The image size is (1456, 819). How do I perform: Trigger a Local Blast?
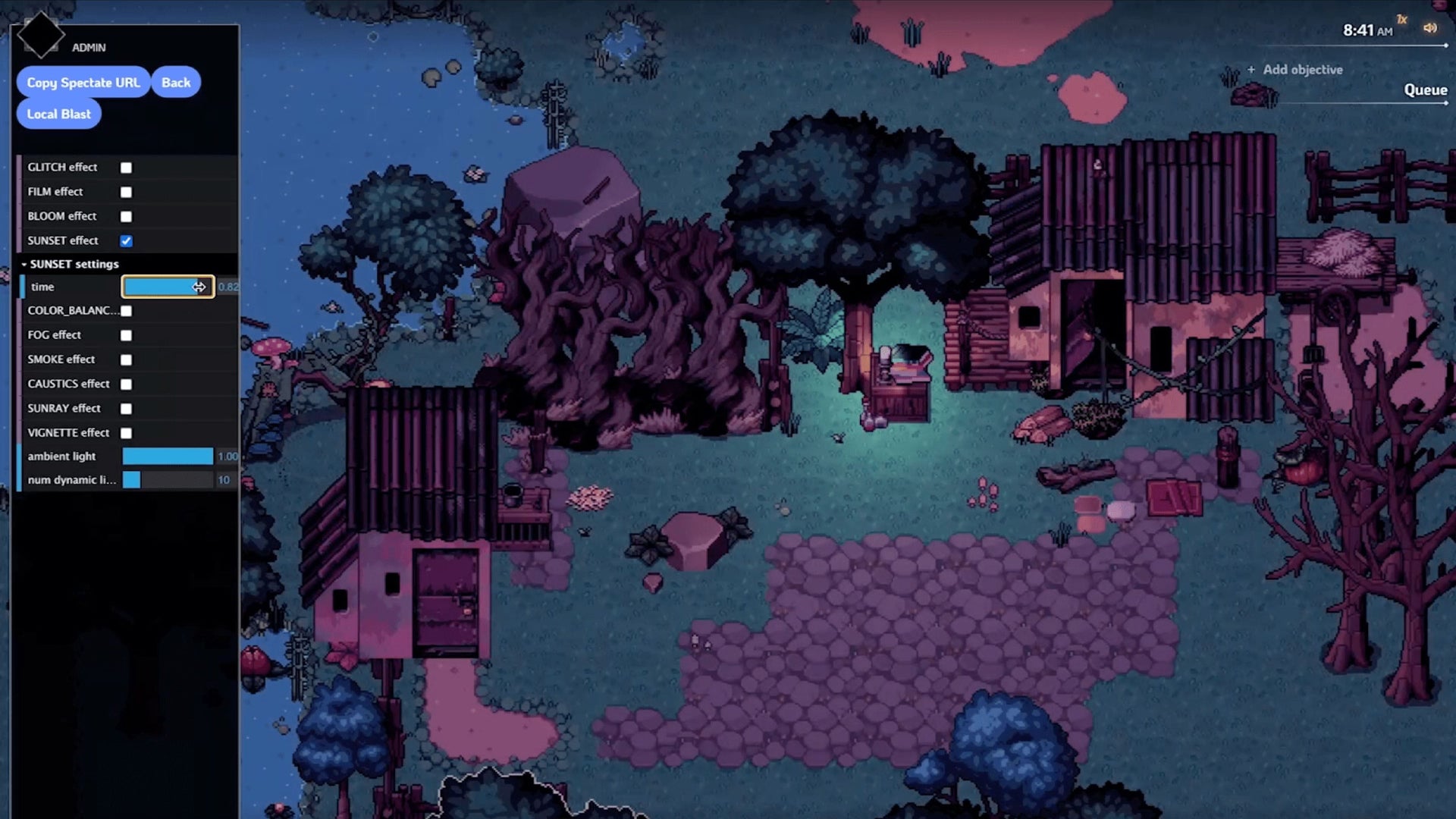point(58,114)
